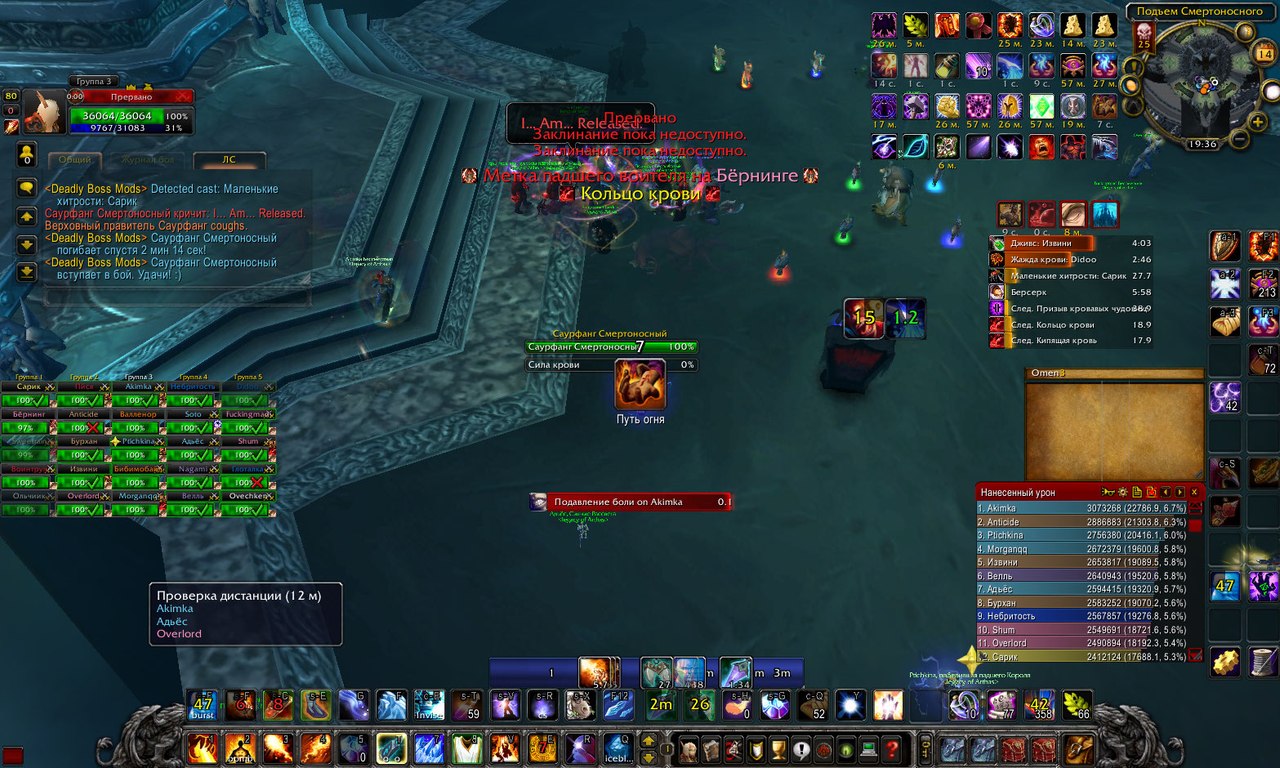Viewport: 1280px width, 768px height.
Task: Activate the action bar slot labeled burst
Action: point(203,705)
